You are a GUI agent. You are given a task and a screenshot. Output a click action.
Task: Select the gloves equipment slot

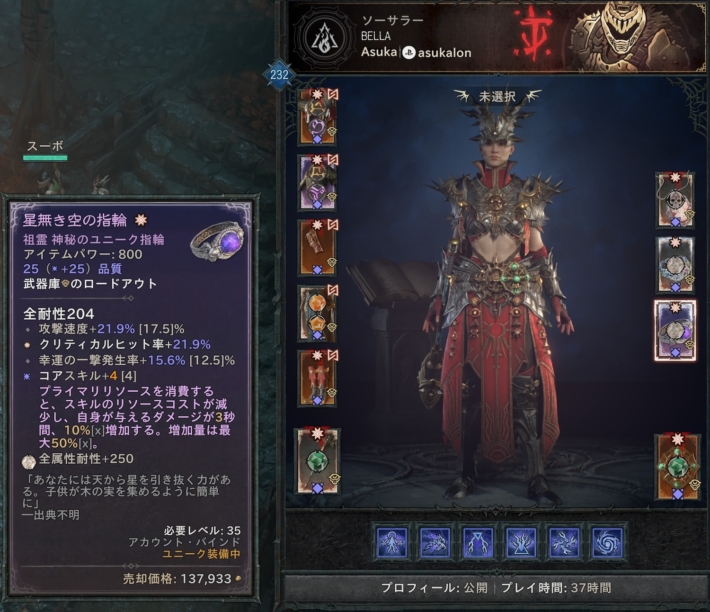pos(317,248)
